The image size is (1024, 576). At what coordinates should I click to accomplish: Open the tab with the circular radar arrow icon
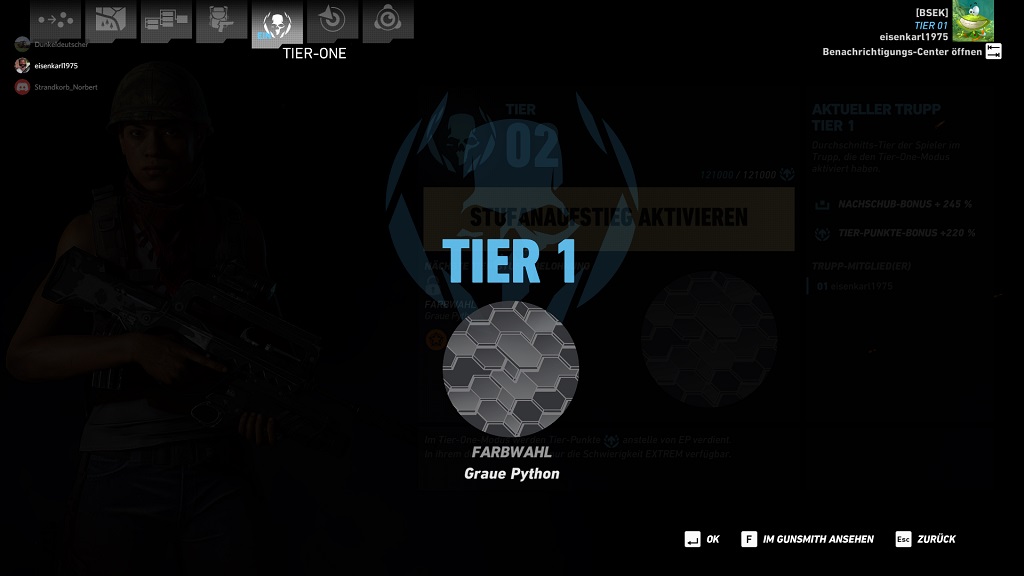point(332,20)
